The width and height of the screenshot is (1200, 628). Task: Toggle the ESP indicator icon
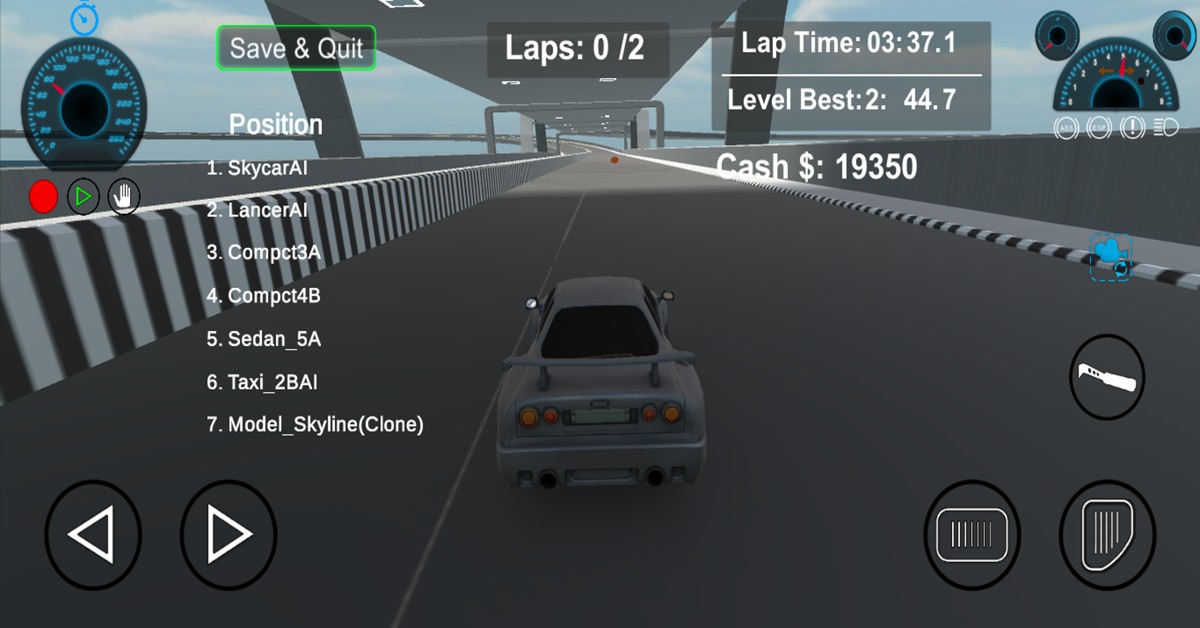click(x=1100, y=128)
